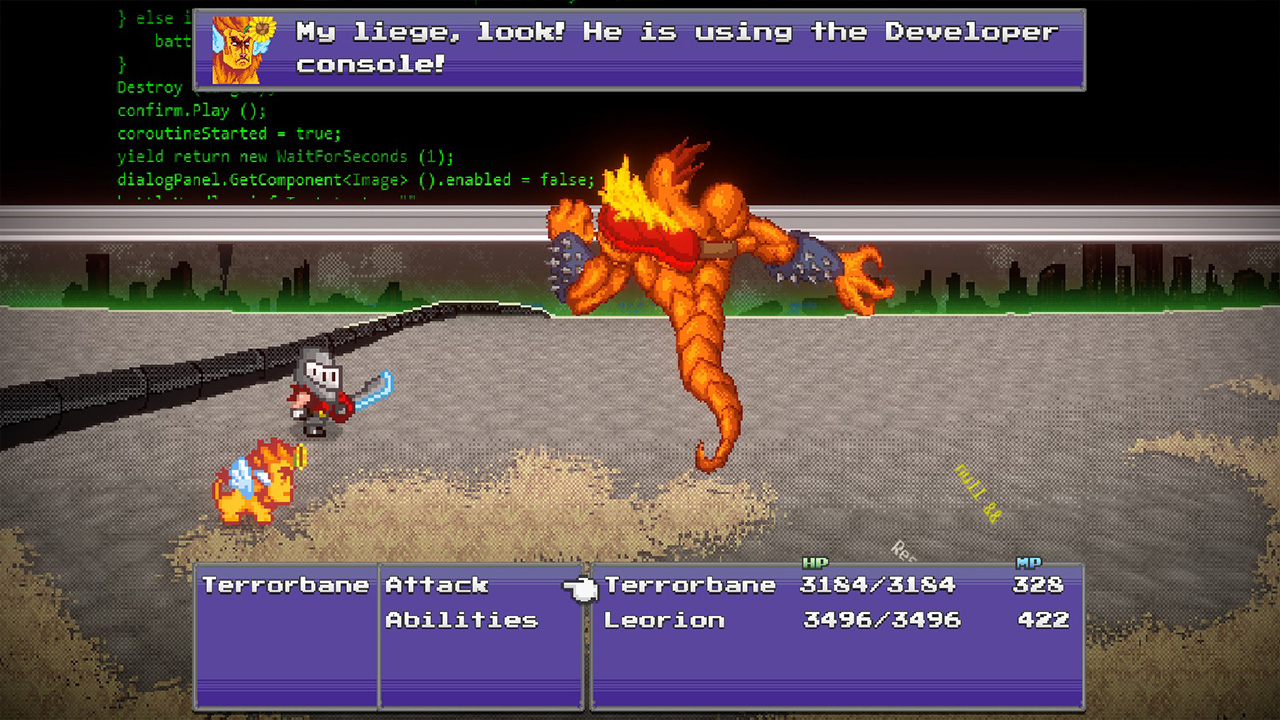Click the hand cursor pointing at Attack
This screenshot has width=1280, height=720.
(578, 590)
